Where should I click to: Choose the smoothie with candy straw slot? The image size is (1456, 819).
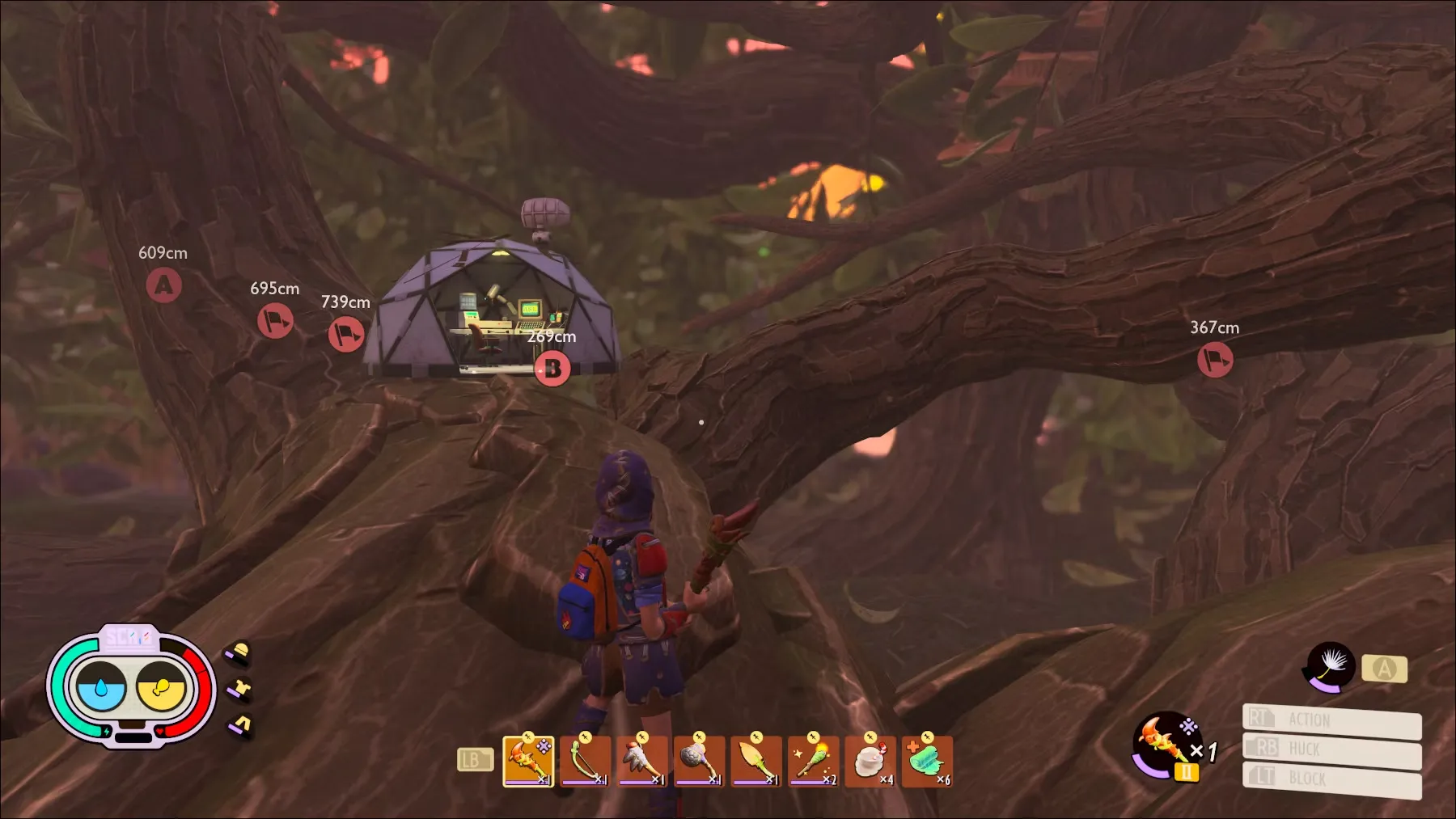coord(870,761)
